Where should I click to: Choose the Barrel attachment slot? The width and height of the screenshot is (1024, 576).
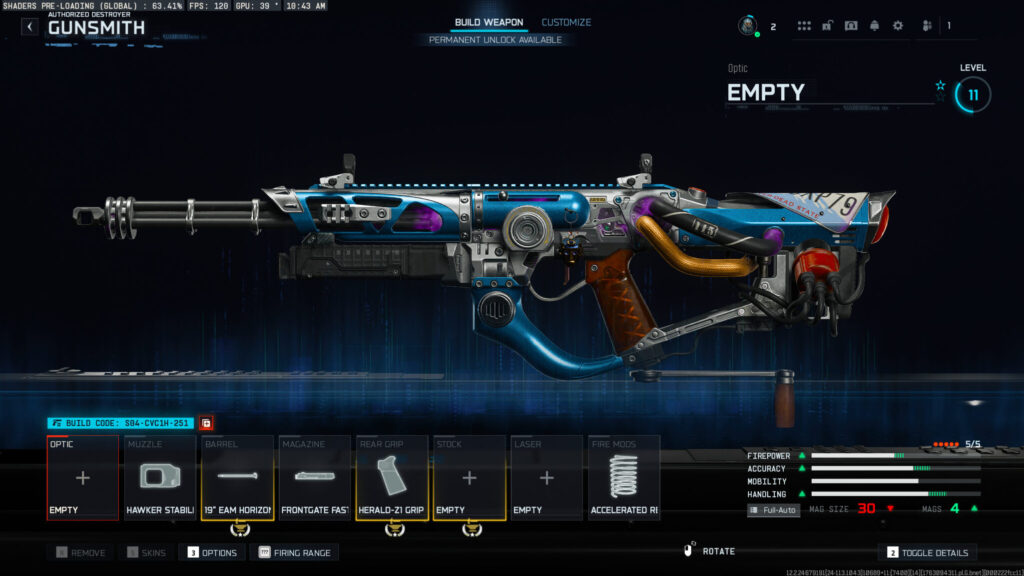tap(238, 478)
